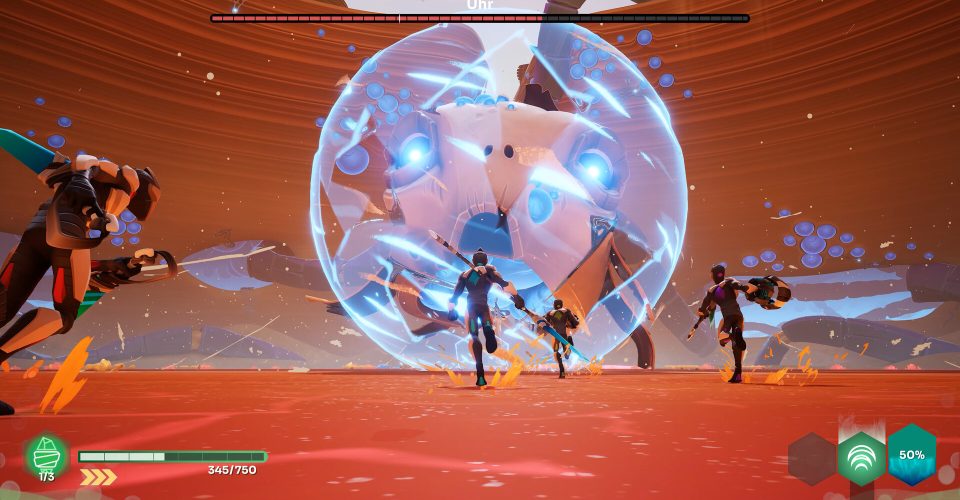Screen dimensions: 960x500
Task: Click the empty dark hexagon ability slot
Action: point(811,459)
